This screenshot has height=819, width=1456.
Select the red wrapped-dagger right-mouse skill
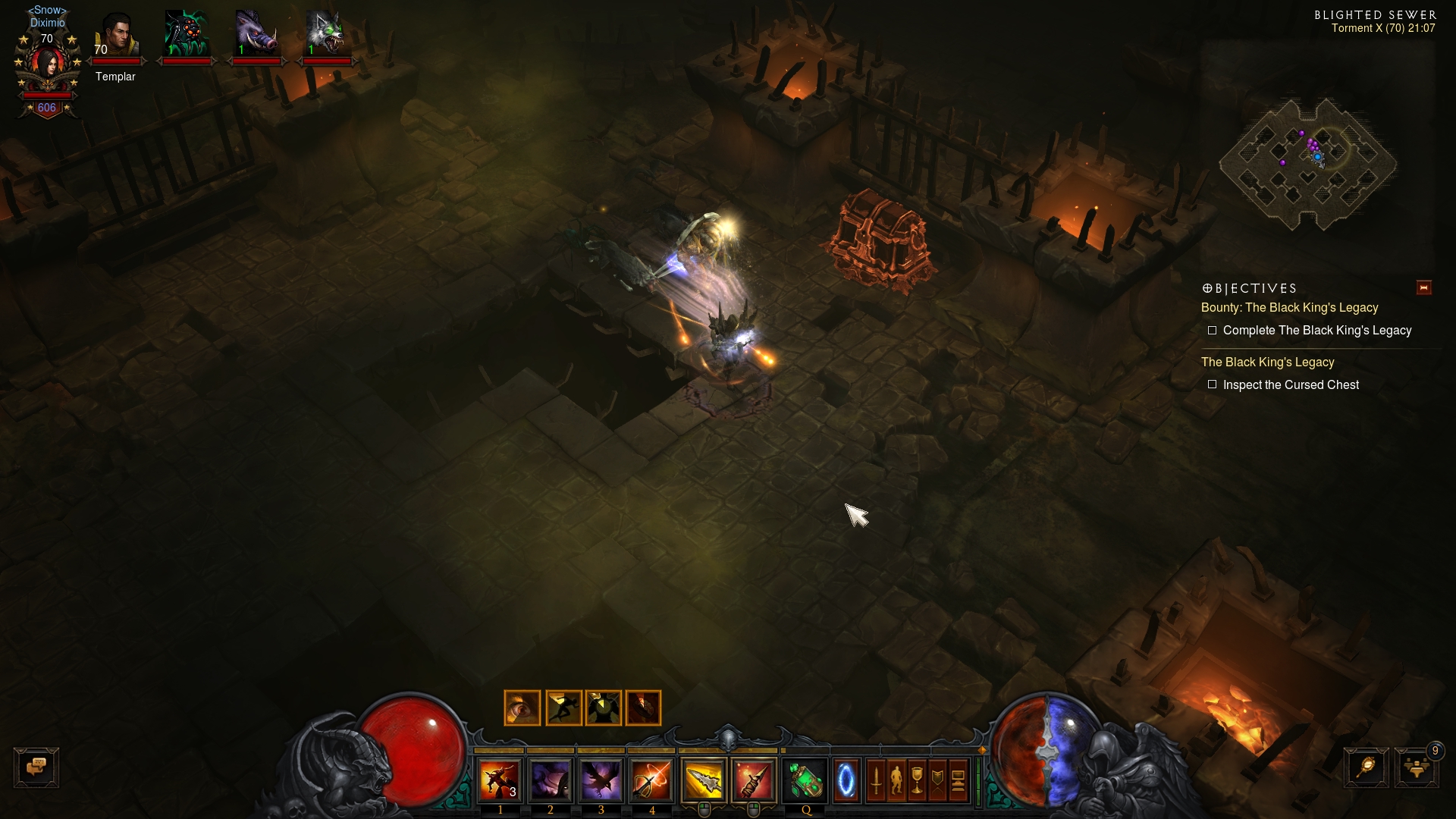(x=753, y=780)
